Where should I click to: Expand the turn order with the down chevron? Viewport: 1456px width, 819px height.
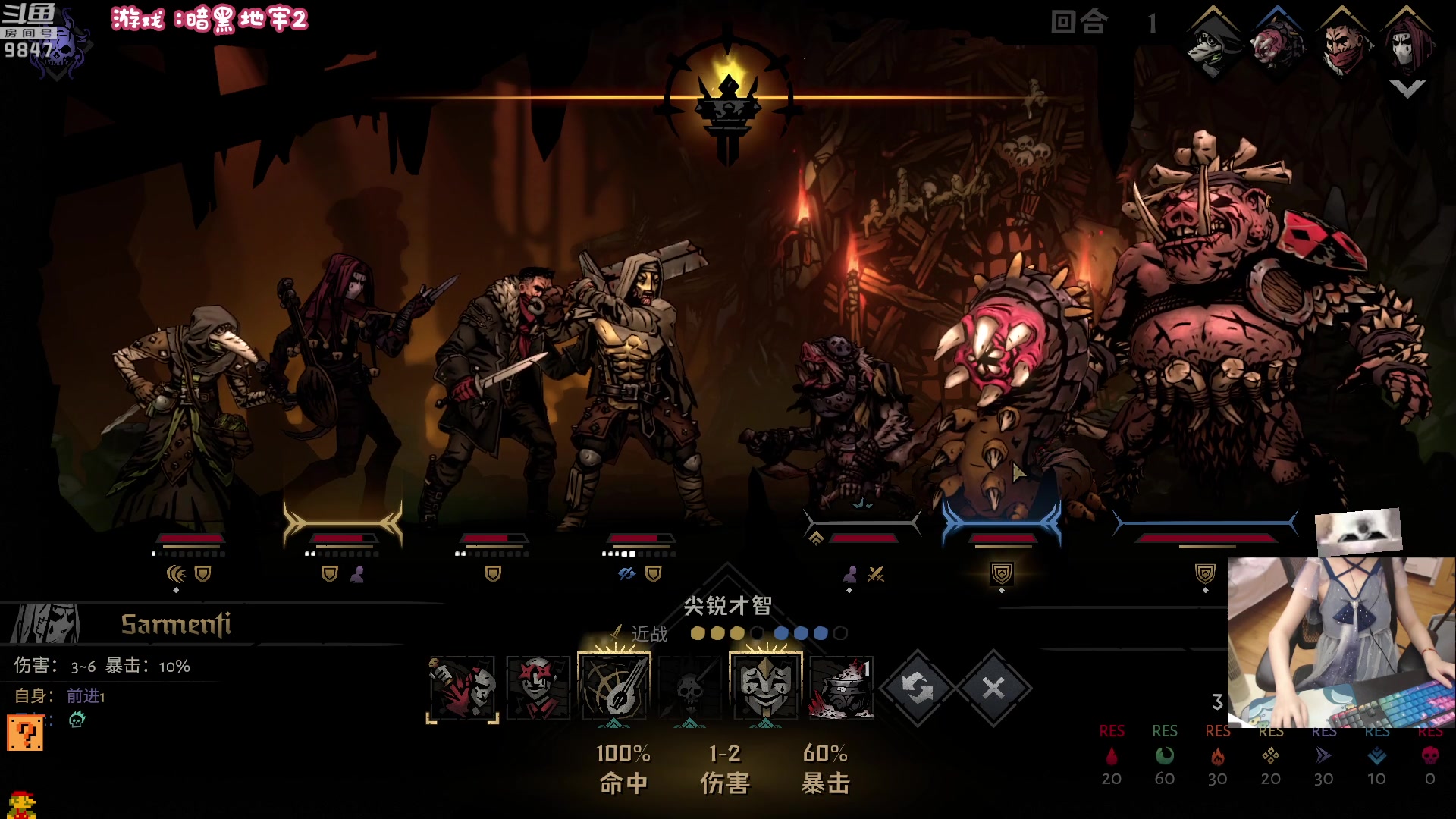tap(1407, 89)
